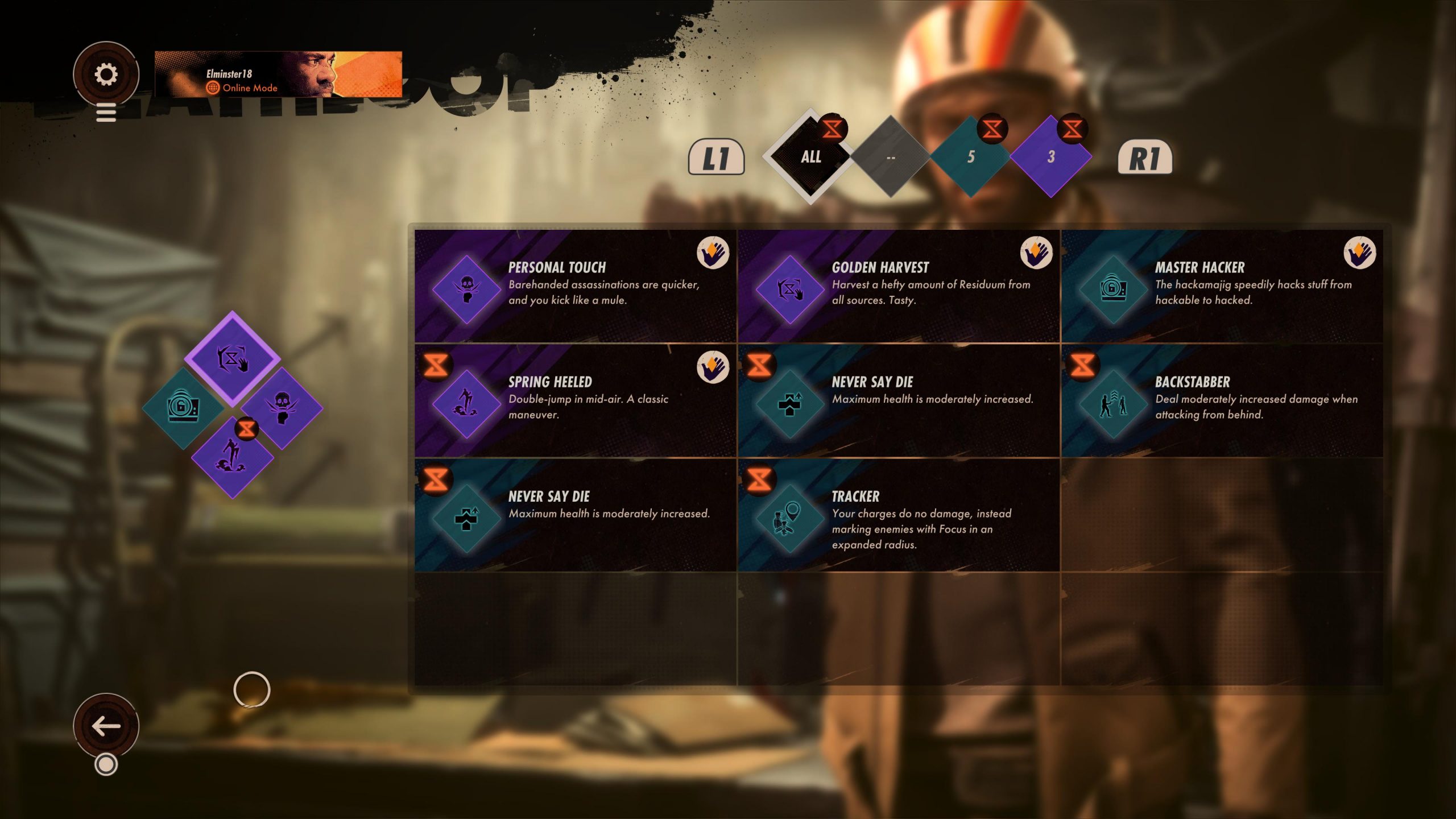Select the ALL trinket filter tab

[x=810, y=157]
